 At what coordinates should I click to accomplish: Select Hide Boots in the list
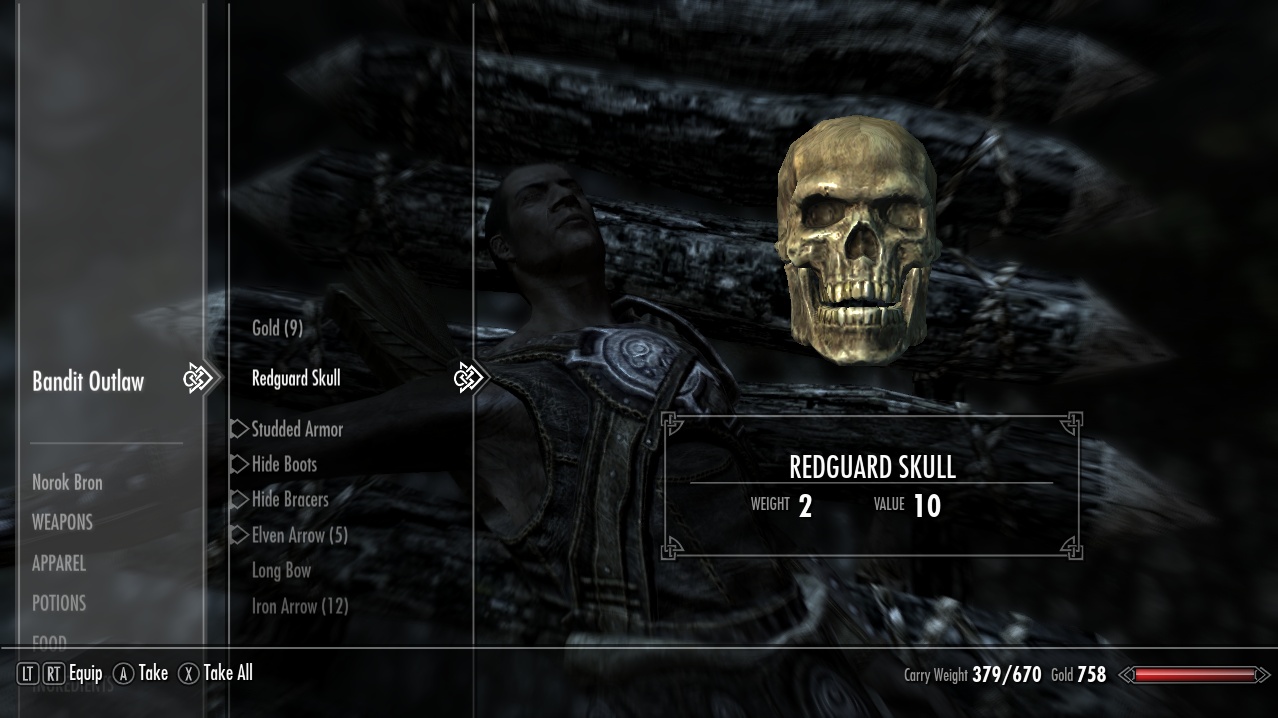pos(284,464)
